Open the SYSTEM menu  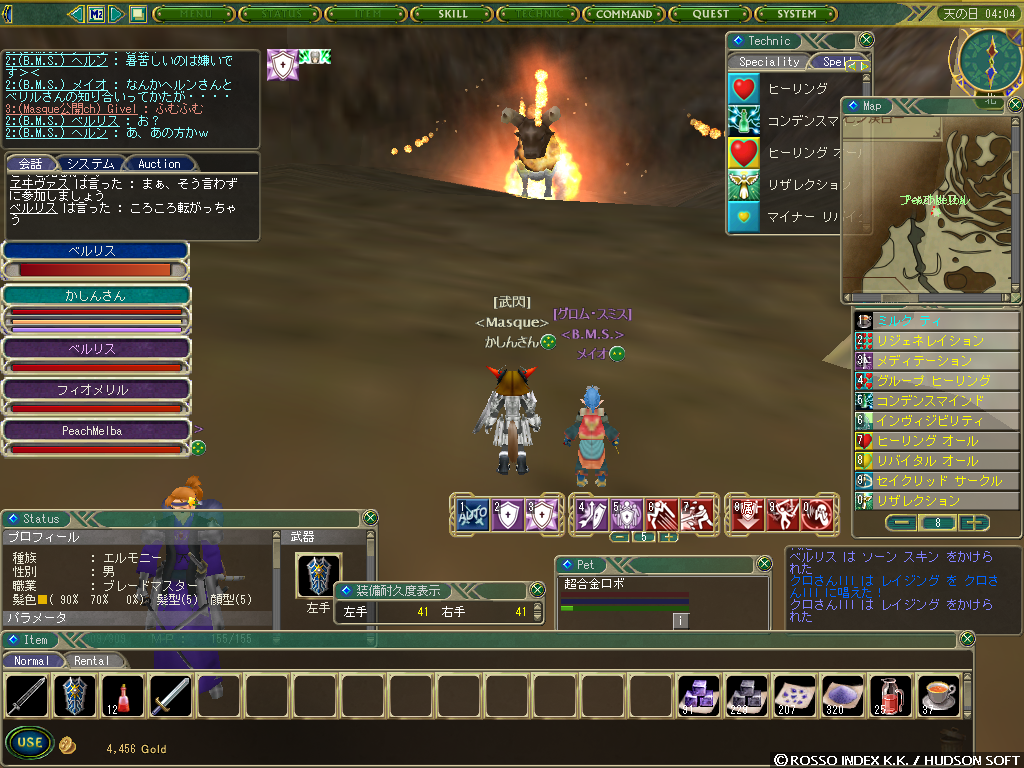pos(796,14)
